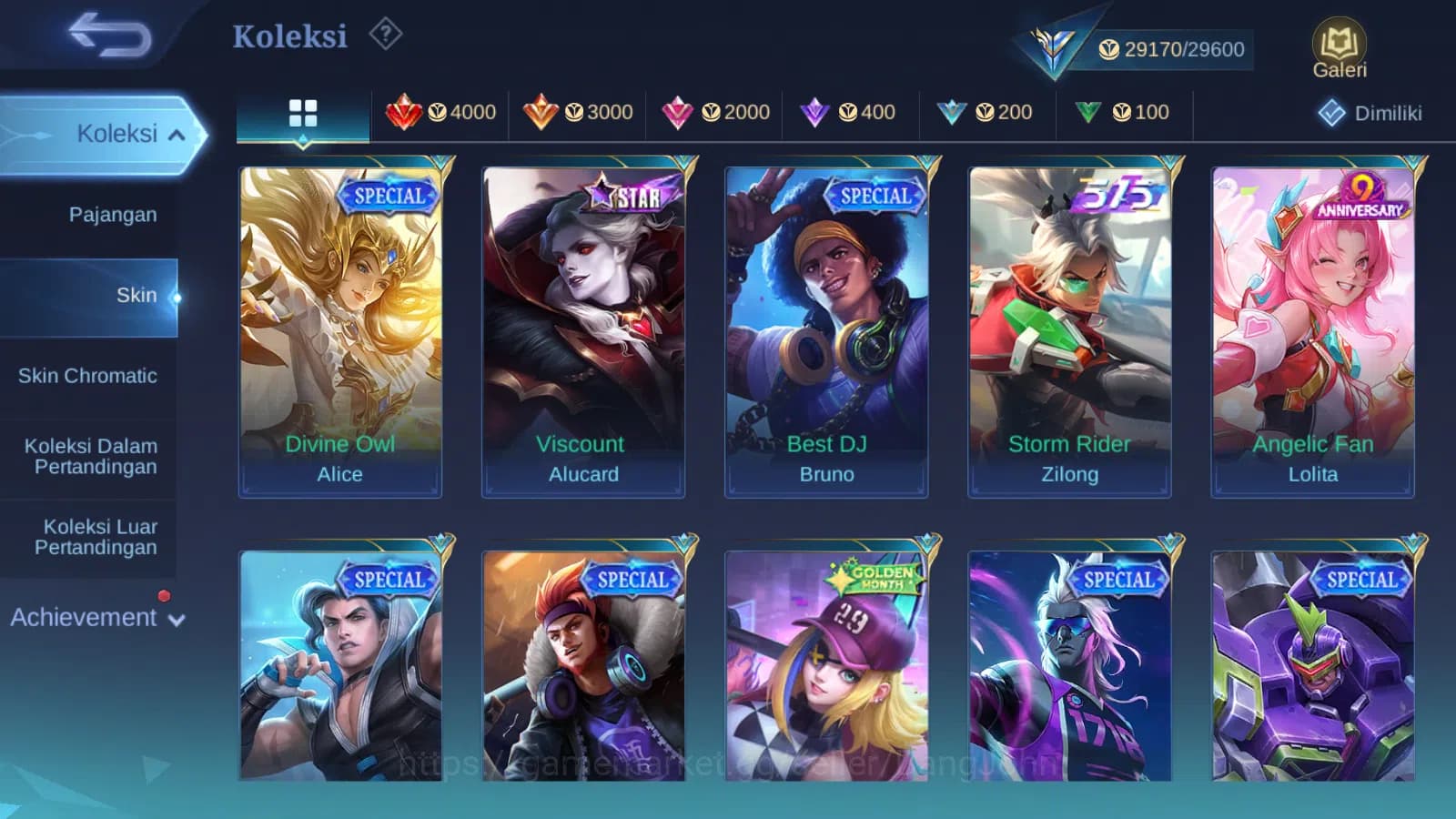Collapse the Koleksi section in sidebar
This screenshot has width=1456, height=819.
(x=119, y=132)
